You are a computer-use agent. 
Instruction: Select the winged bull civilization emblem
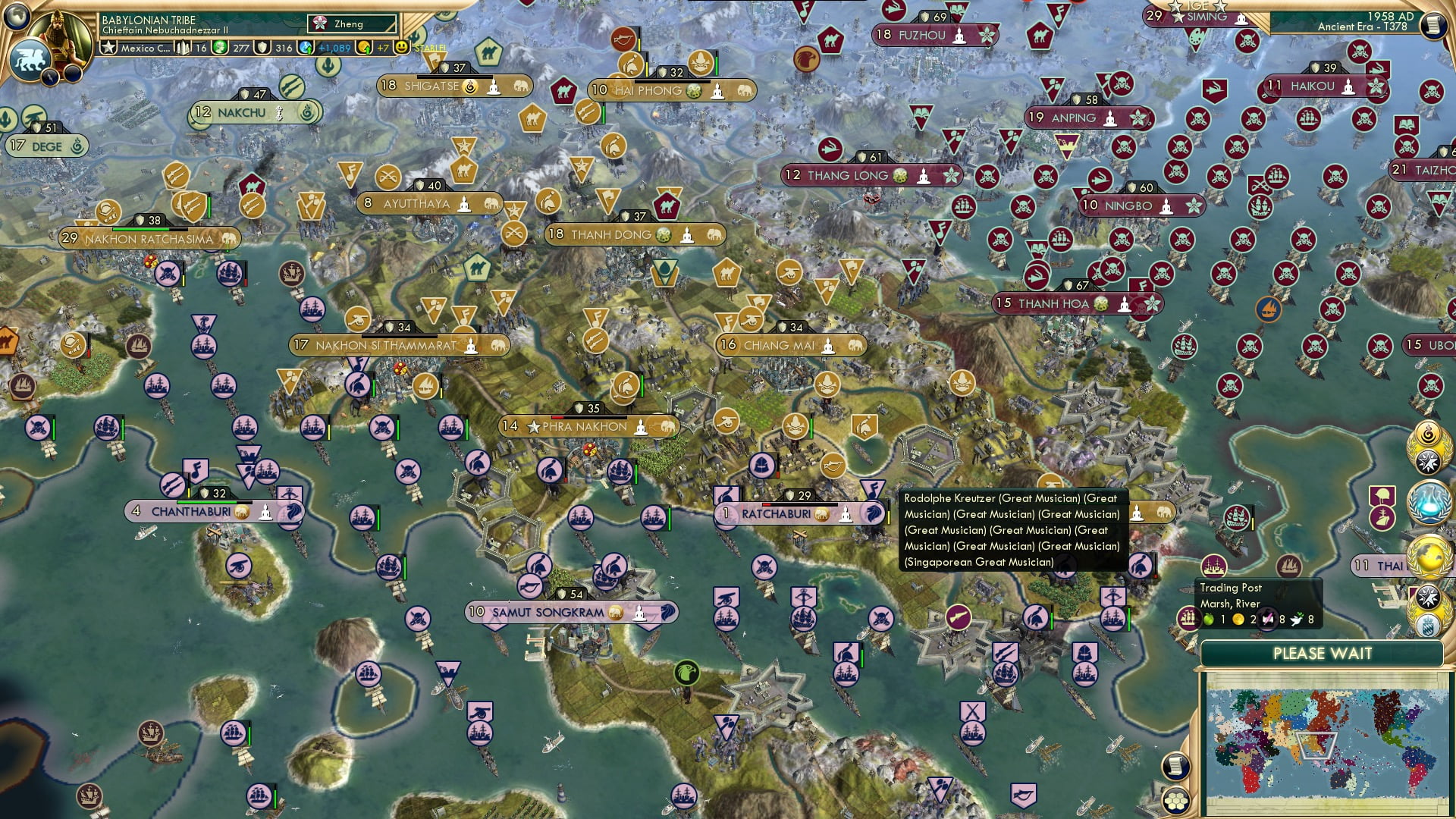[29, 59]
